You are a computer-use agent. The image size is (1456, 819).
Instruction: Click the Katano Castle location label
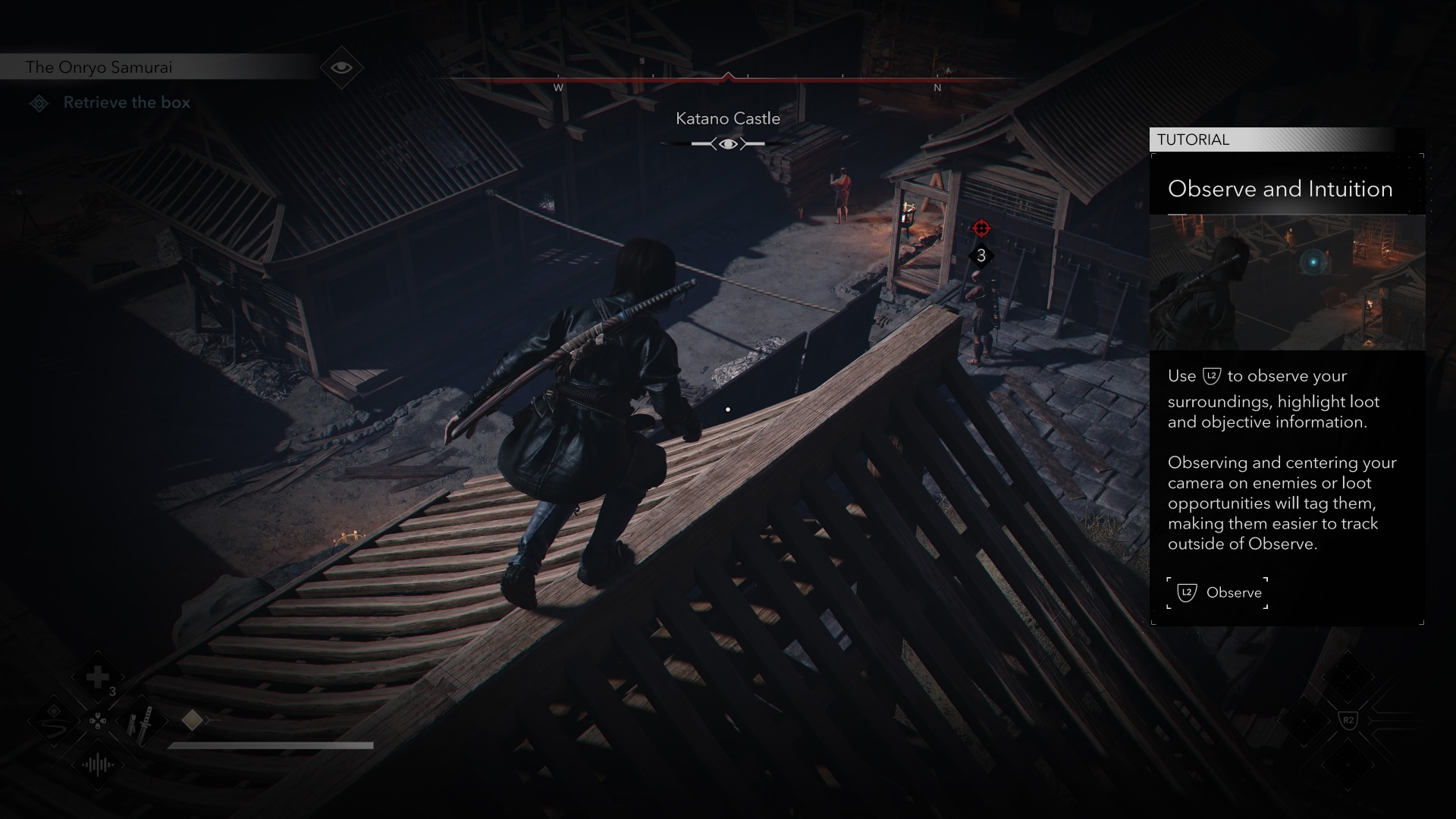(x=727, y=119)
